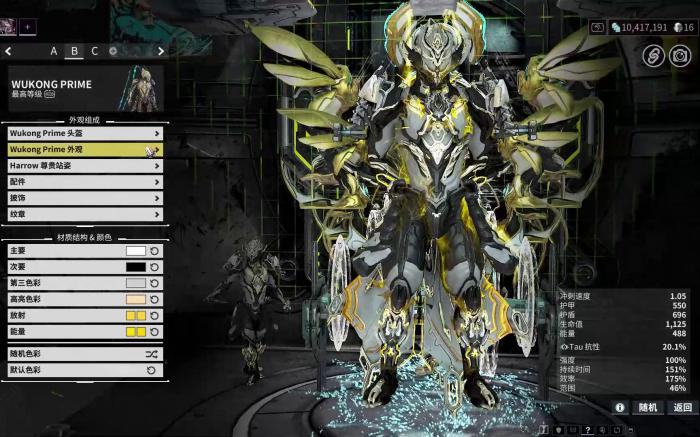Screen dimensions: 700x437
Task: Switch to appearance config C
Action: (95, 51)
